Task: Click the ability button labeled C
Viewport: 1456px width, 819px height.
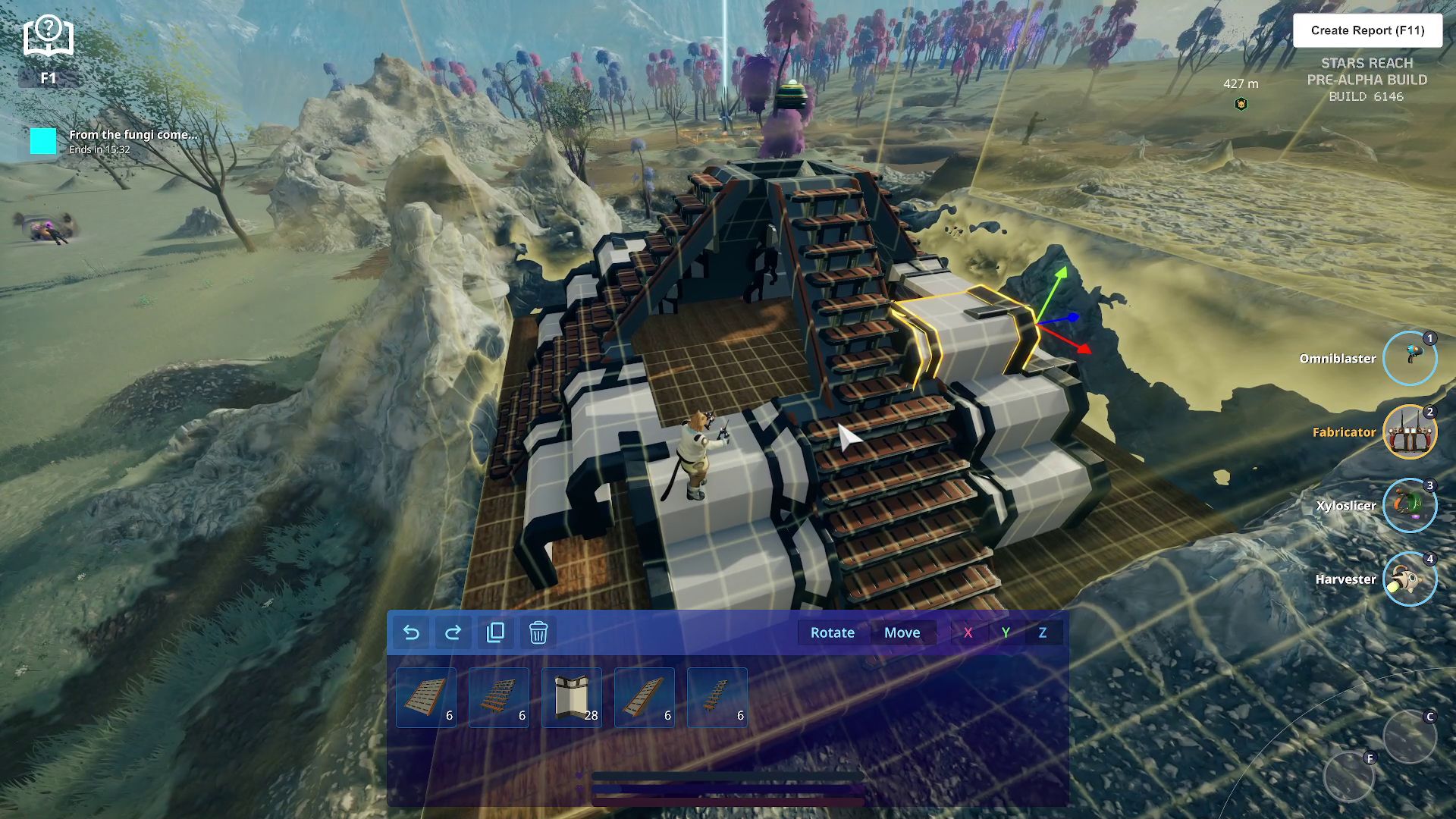Action: 1409,736
